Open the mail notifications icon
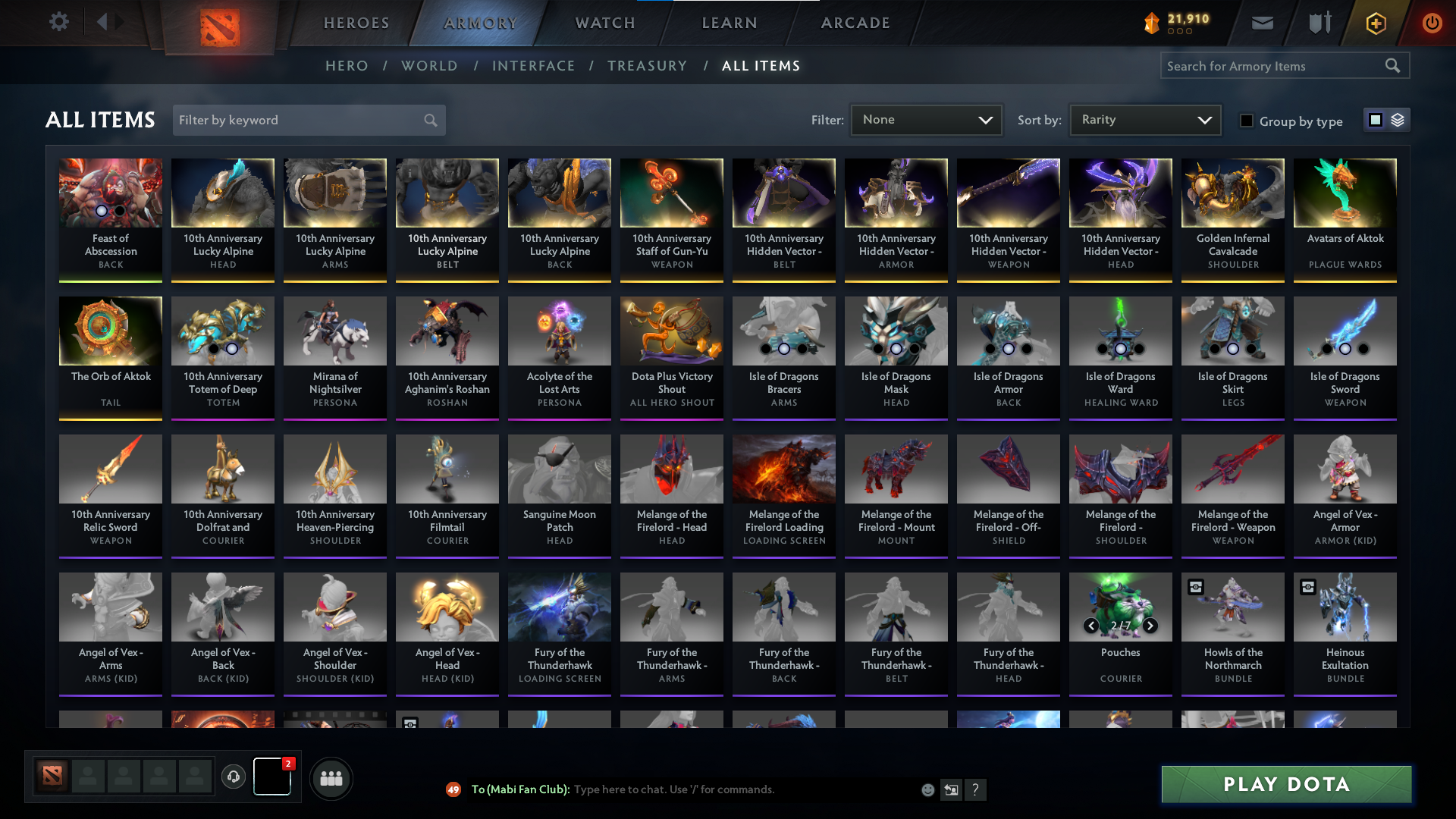Screen dimensions: 1456x819 [1261, 22]
